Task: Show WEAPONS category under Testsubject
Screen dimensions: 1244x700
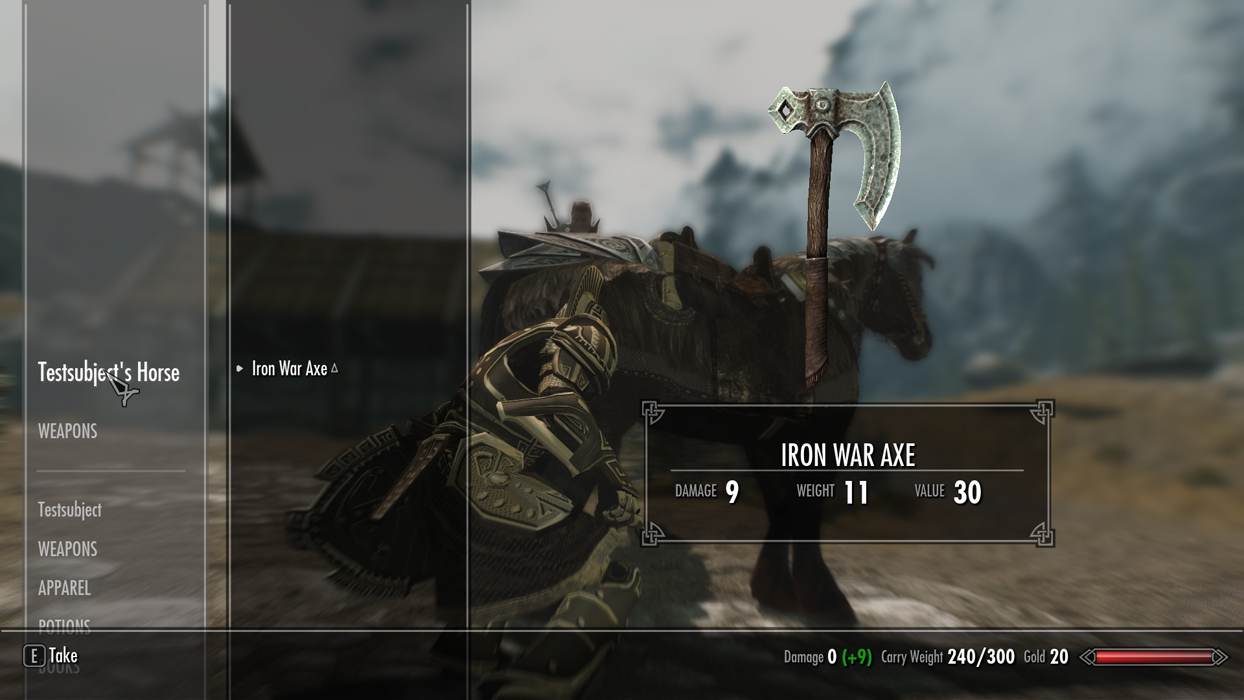Action: tap(67, 549)
